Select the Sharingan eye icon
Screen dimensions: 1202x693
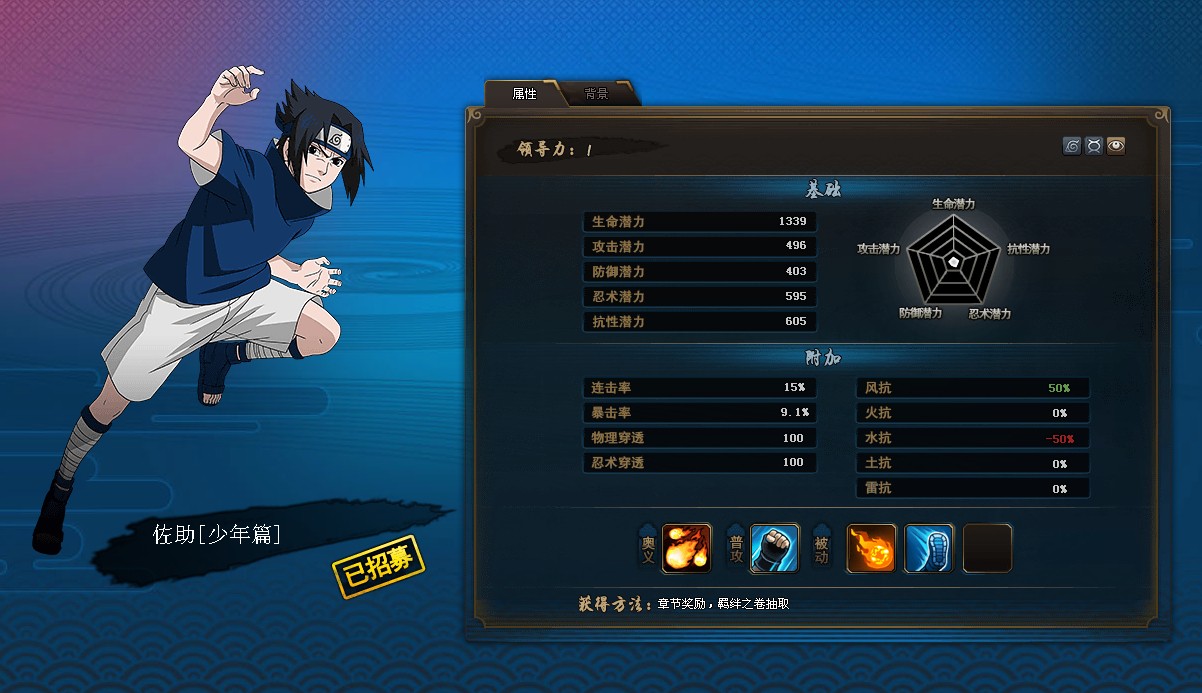click(1116, 146)
